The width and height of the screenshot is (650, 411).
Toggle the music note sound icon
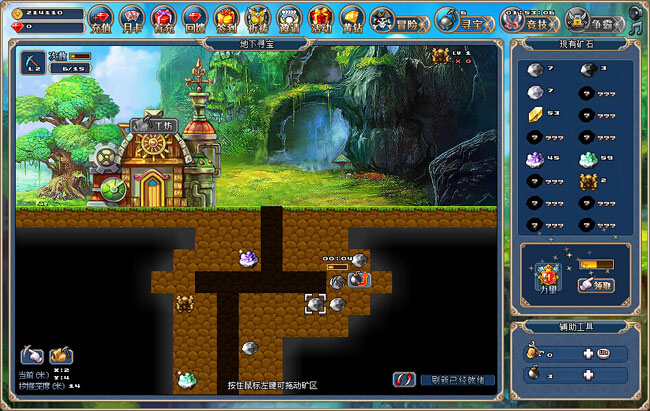coord(636,27)
